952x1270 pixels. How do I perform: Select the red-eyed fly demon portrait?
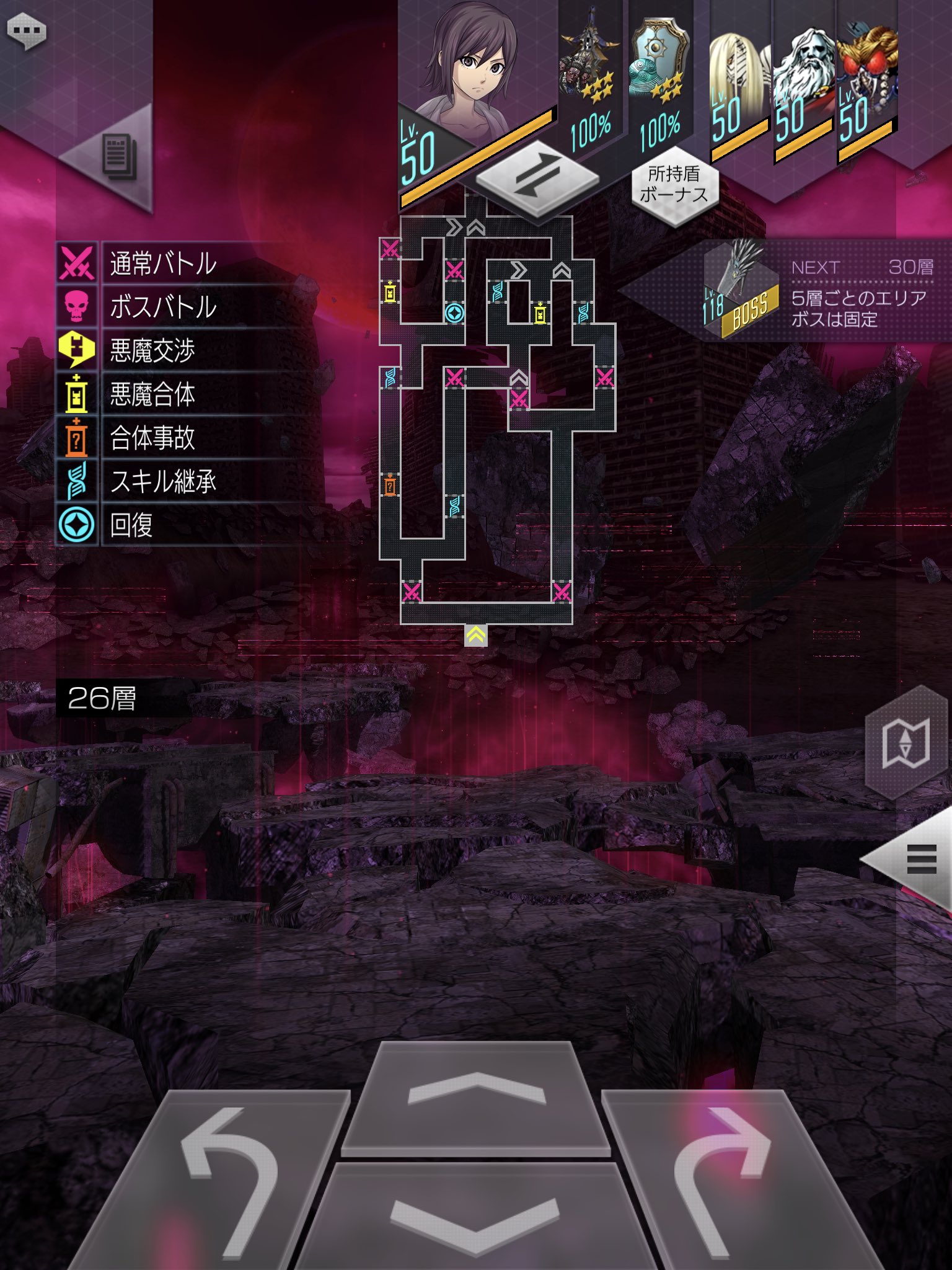866,81
